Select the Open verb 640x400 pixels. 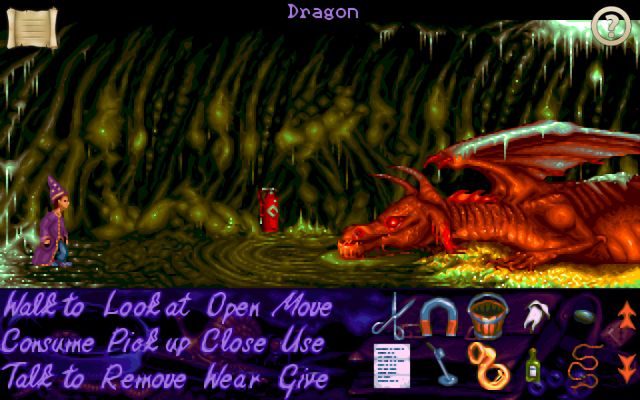pos(238,306)
